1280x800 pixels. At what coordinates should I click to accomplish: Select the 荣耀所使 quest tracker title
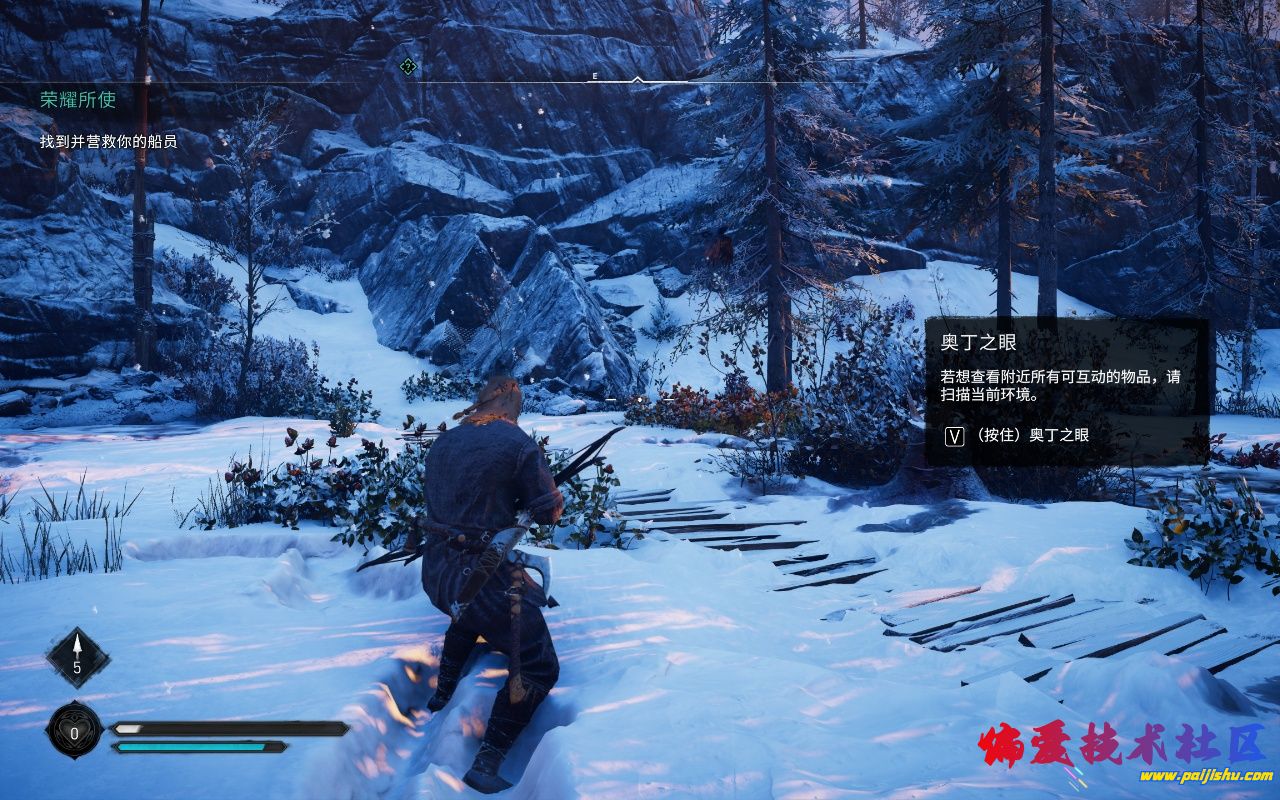coord(78,100)
